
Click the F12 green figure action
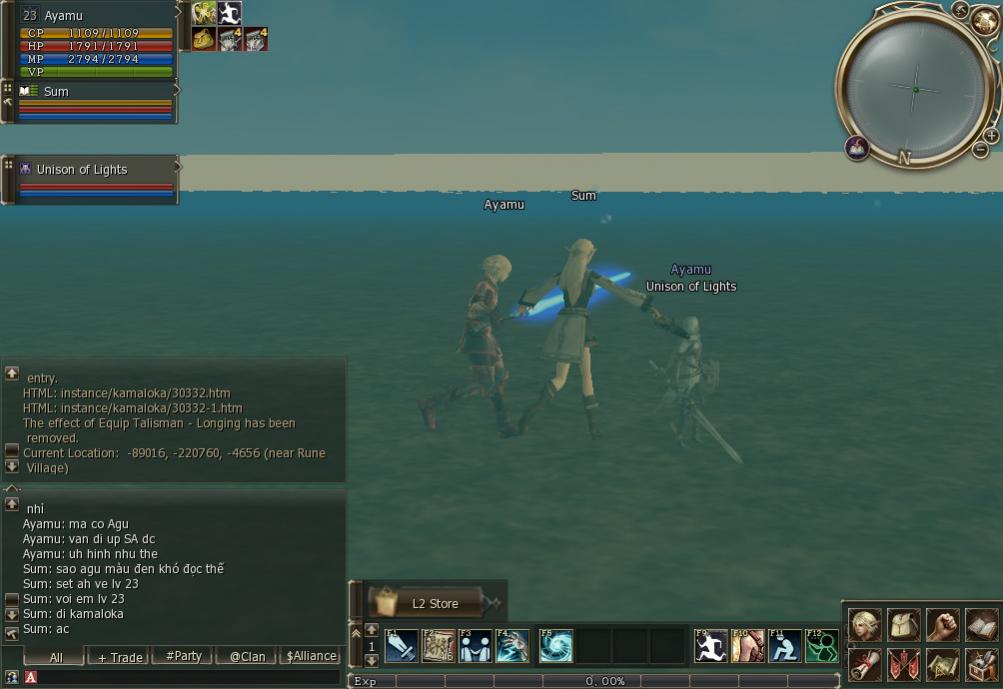tap(822, 646)
